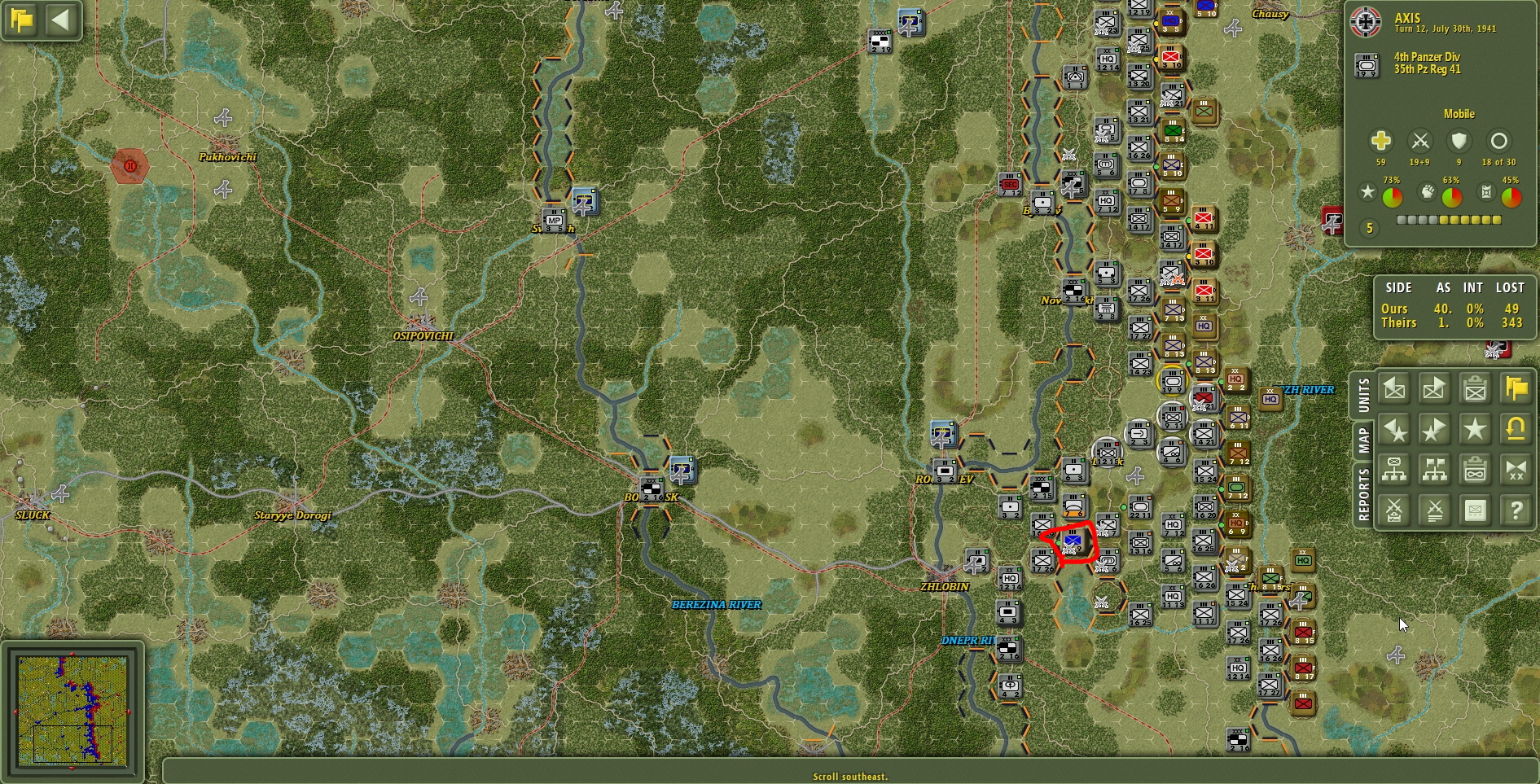Click the yellow objective flags icon

coord(1516,388)
